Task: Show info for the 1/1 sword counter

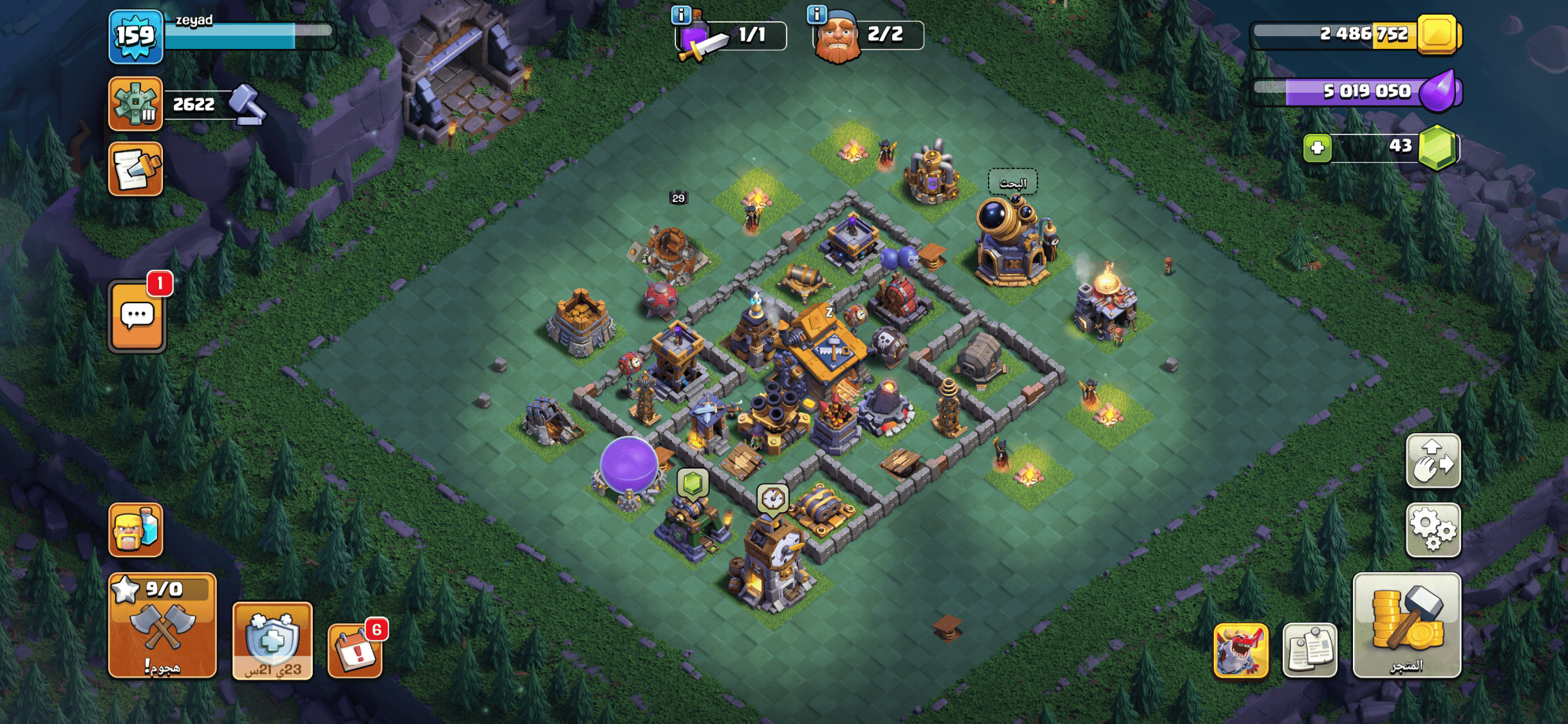Action: [680, 14]
